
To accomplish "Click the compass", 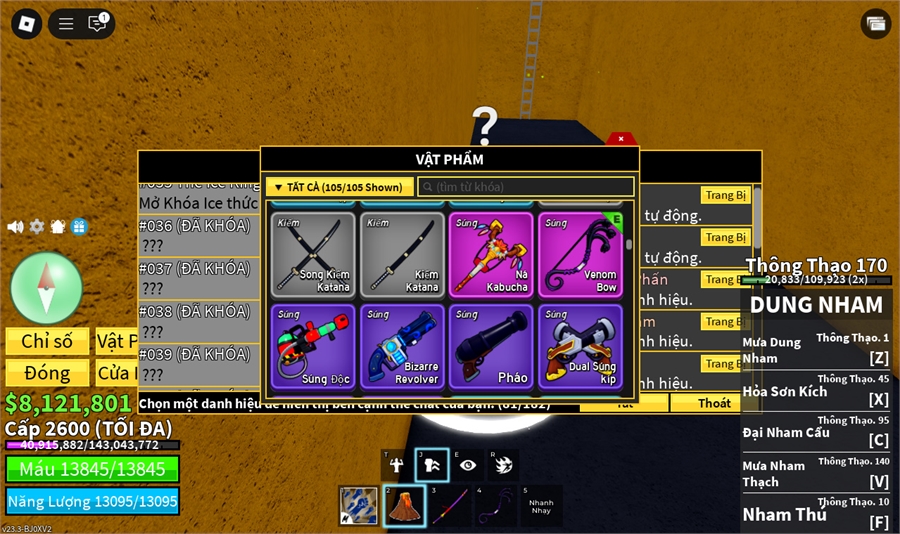I will click(x=46, y=287).
